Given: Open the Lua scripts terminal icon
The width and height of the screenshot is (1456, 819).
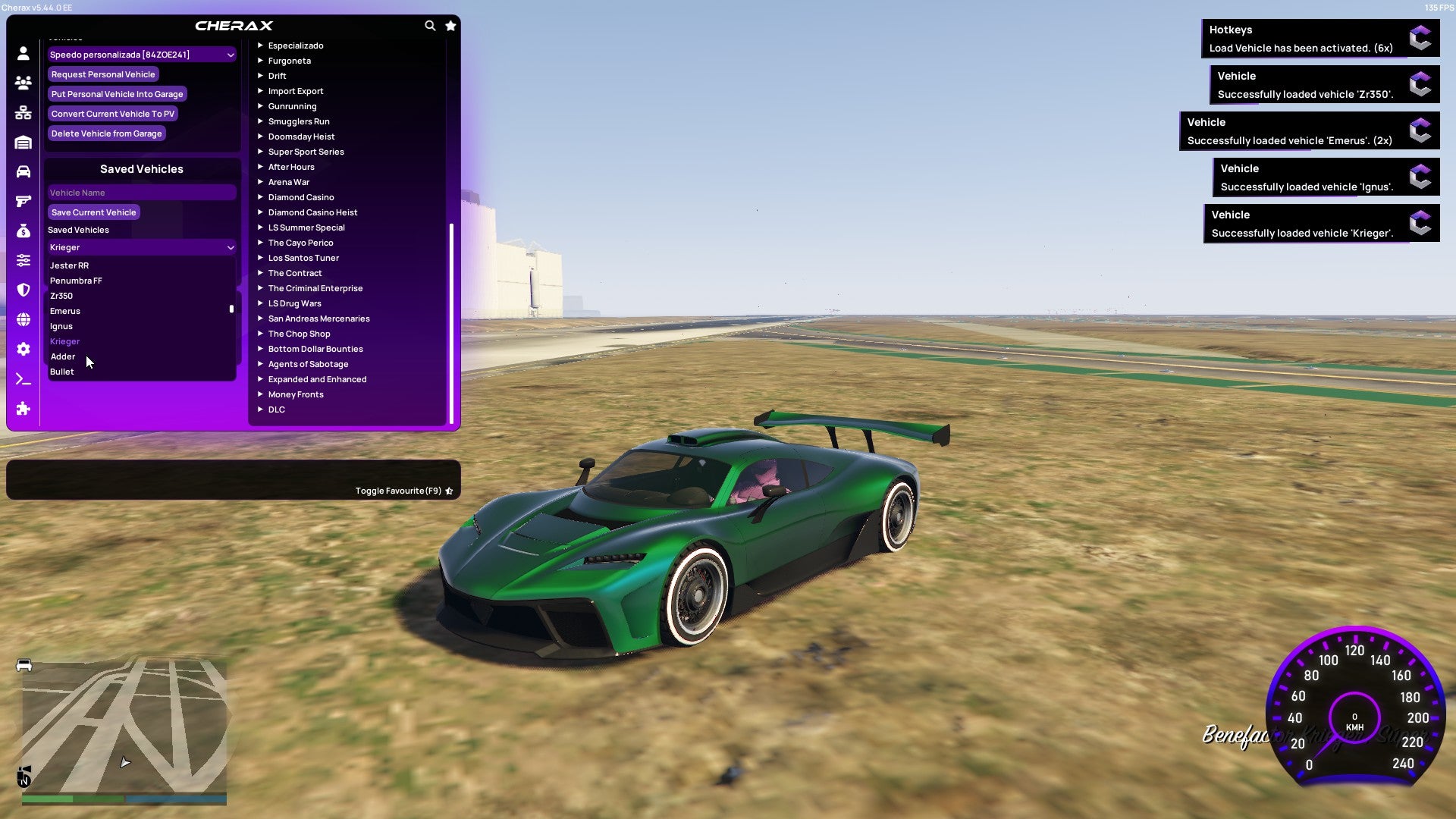Looking at the screenshot, I should click(x=23, y=378).
